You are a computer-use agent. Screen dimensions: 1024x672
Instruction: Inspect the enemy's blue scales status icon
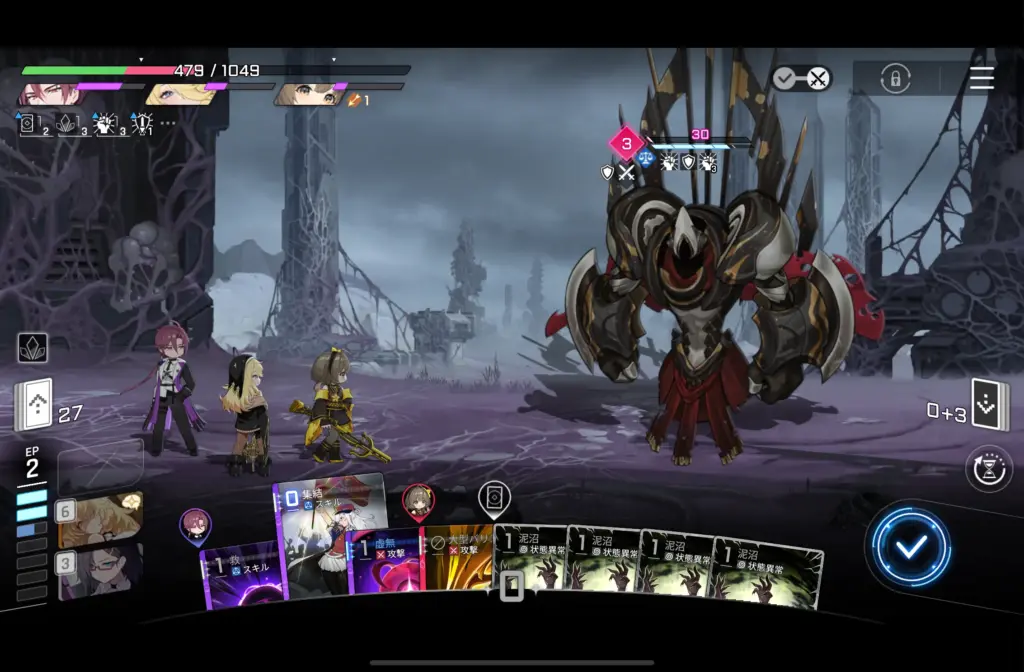coord(645,160)
